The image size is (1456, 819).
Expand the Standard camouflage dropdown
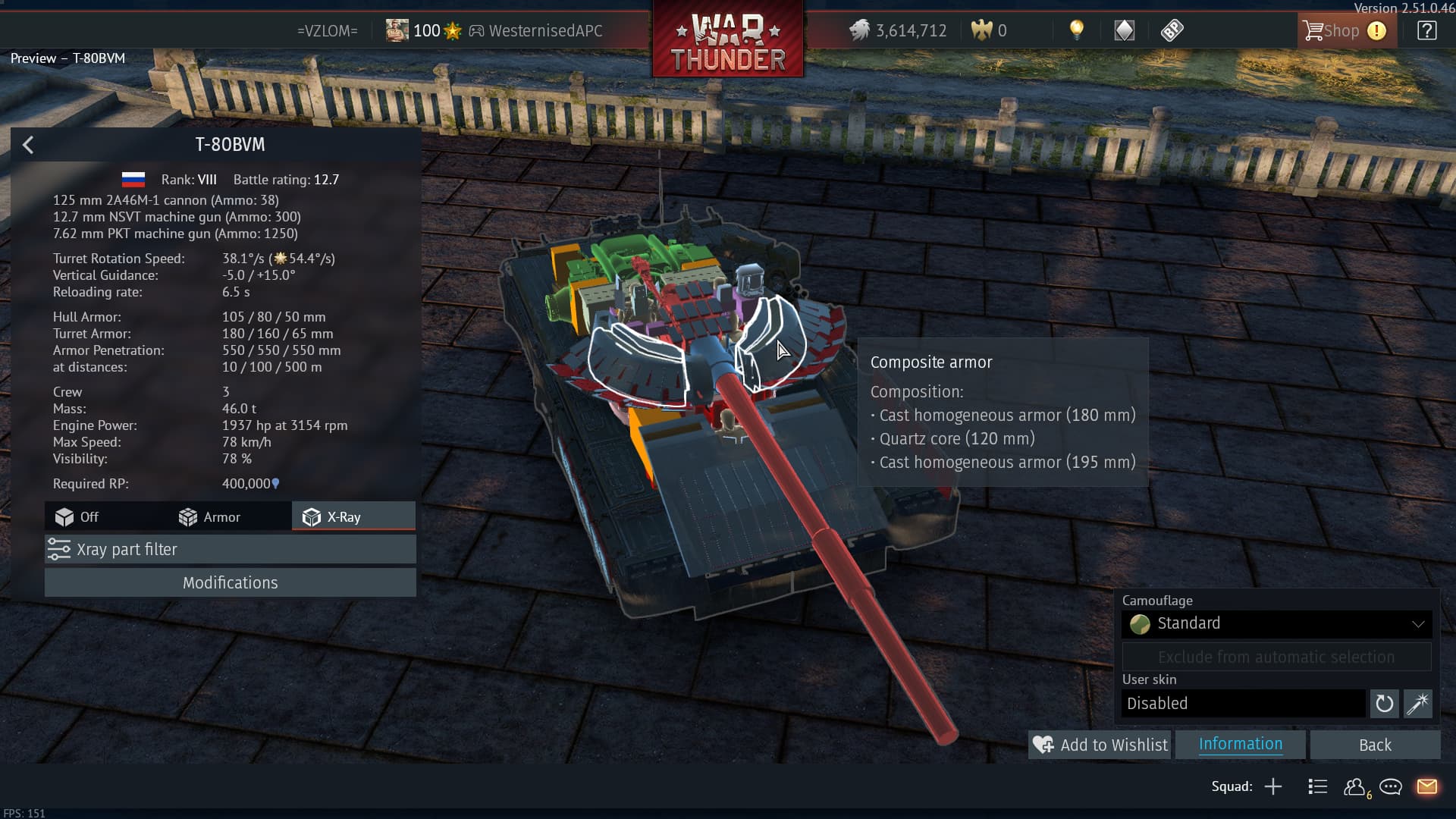1276,624
